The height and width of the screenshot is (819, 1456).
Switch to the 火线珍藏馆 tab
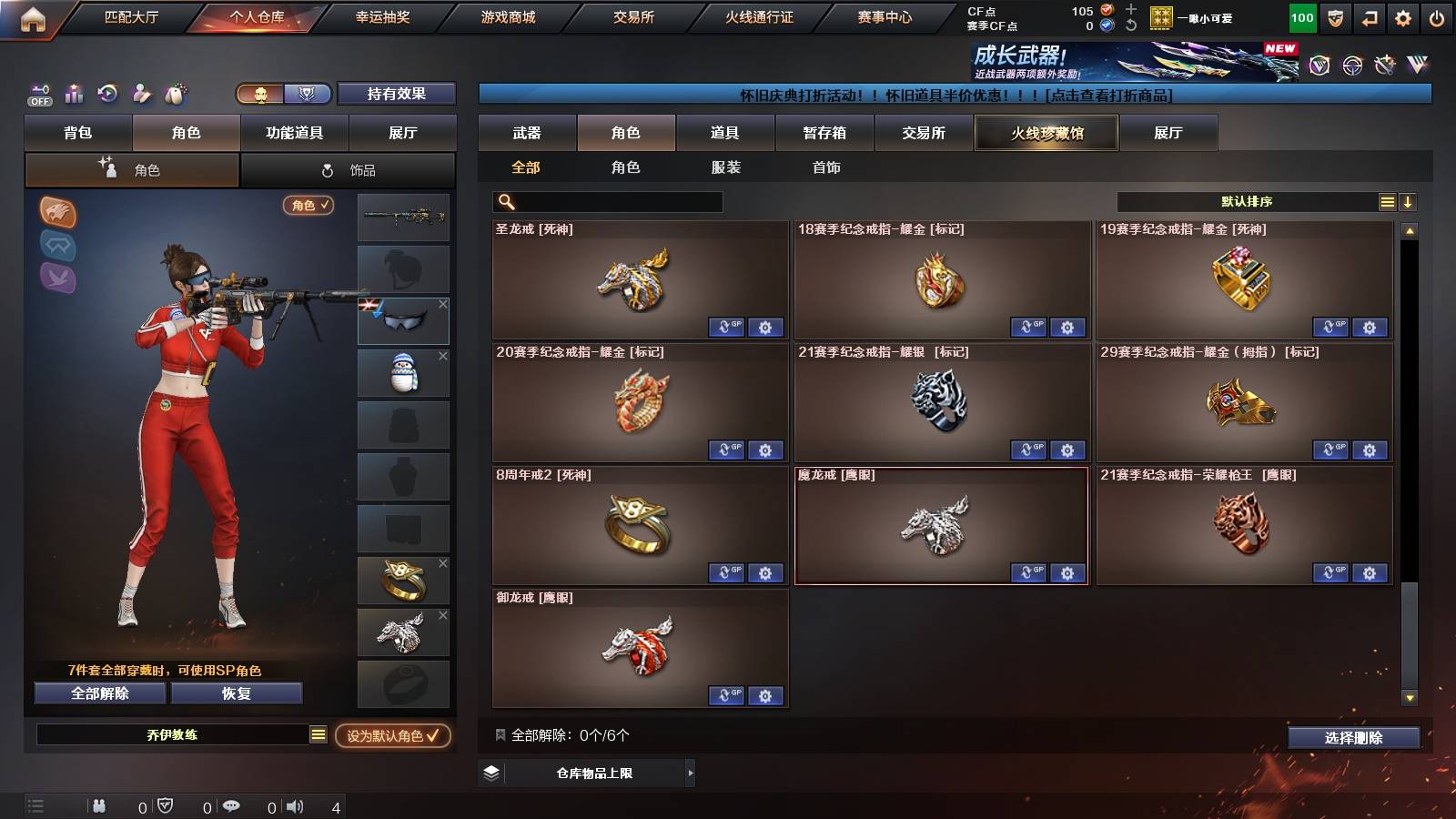(1046, 133)
